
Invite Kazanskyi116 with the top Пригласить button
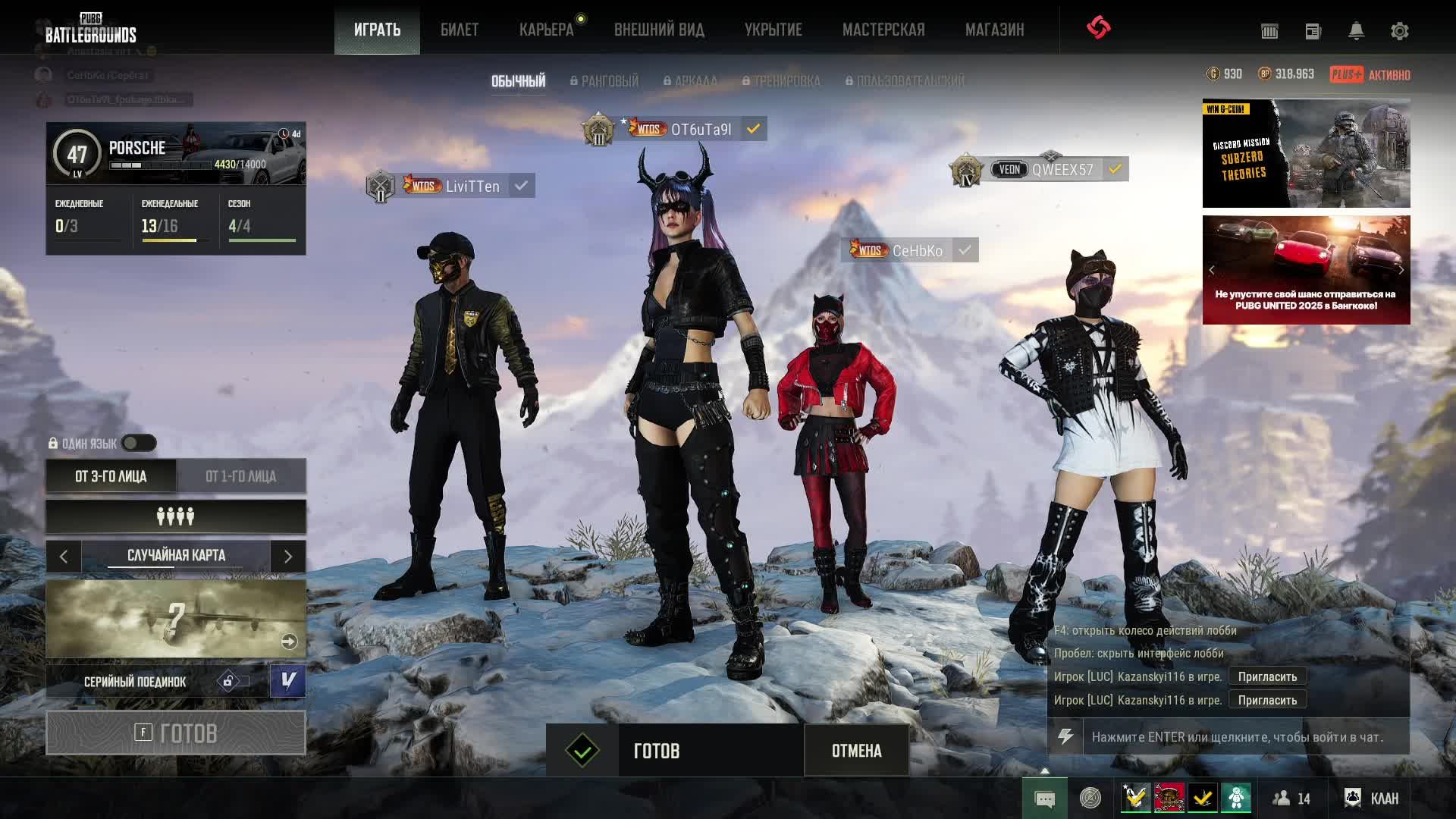[x=1267, y=676]
